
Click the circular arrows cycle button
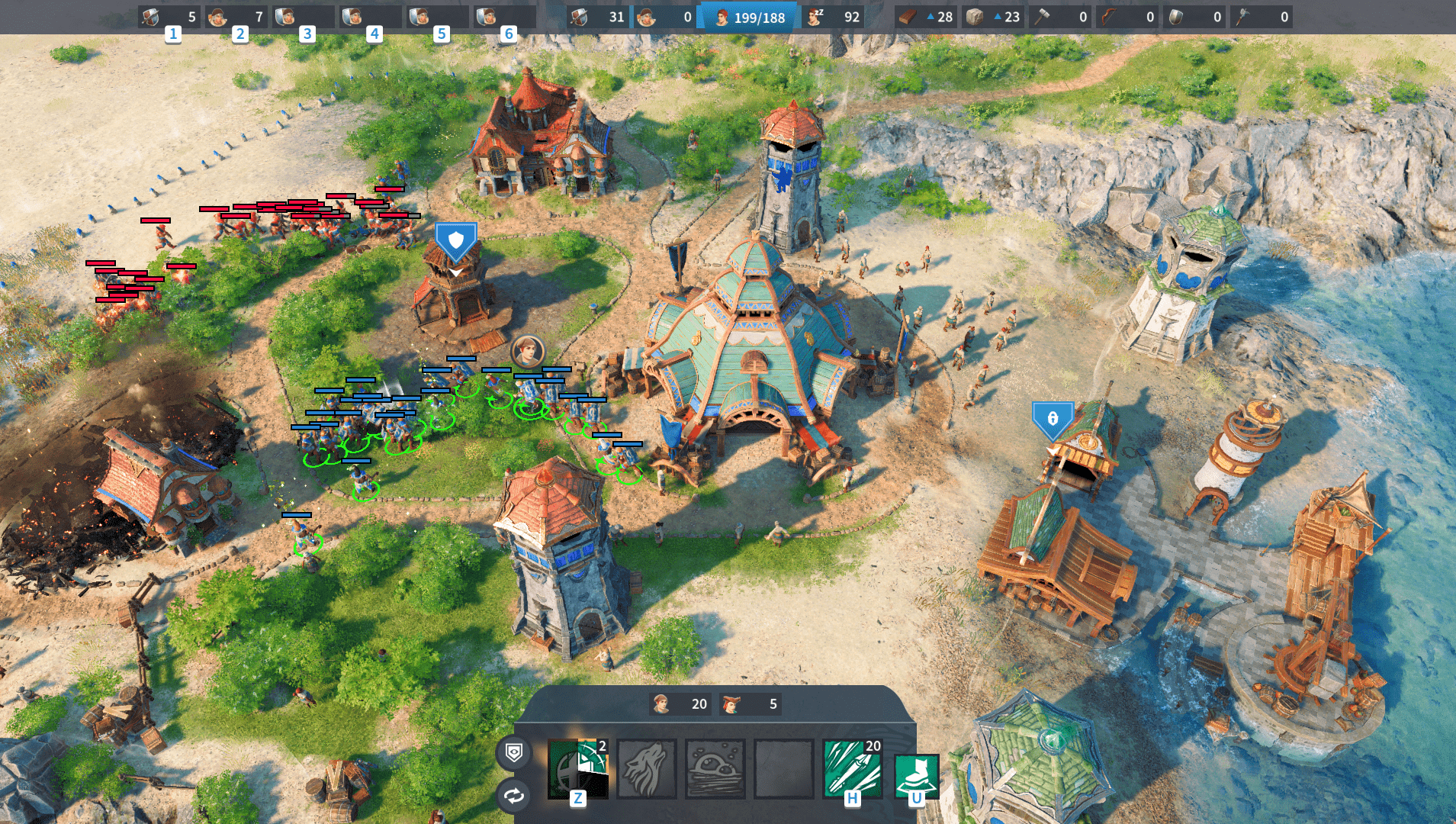(514, 796)
